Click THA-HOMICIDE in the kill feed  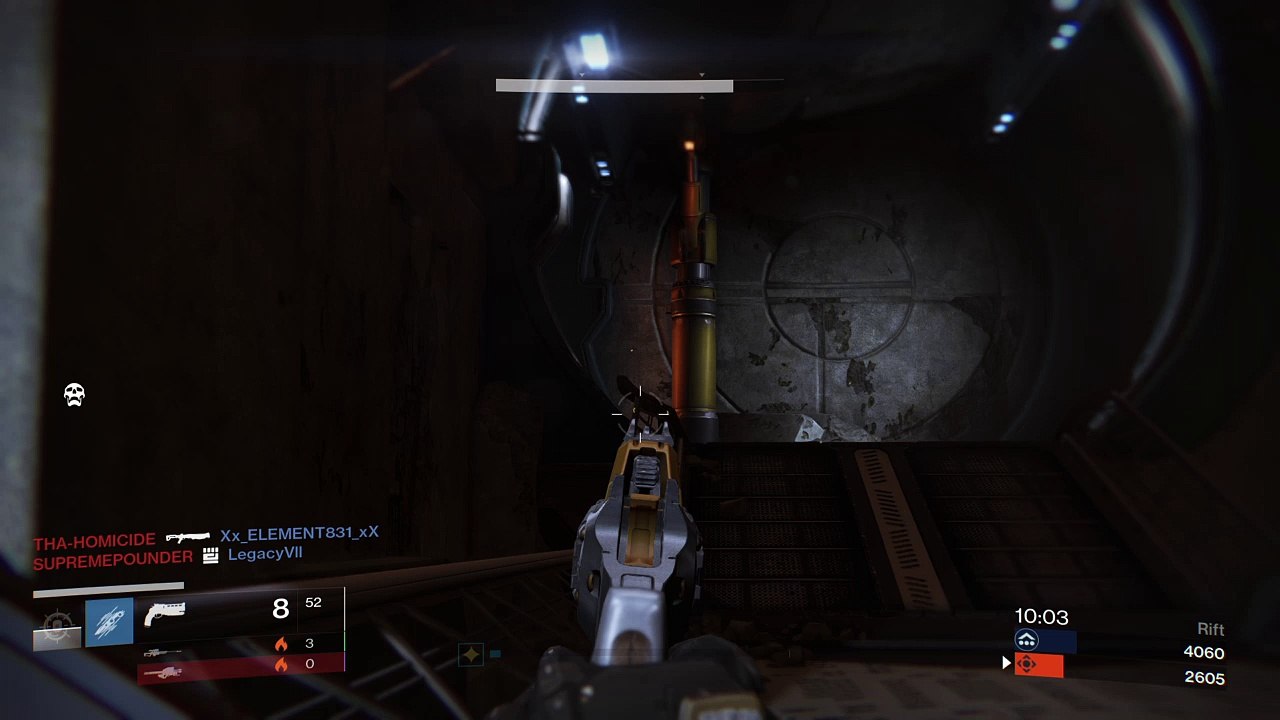tap(94, 542)
